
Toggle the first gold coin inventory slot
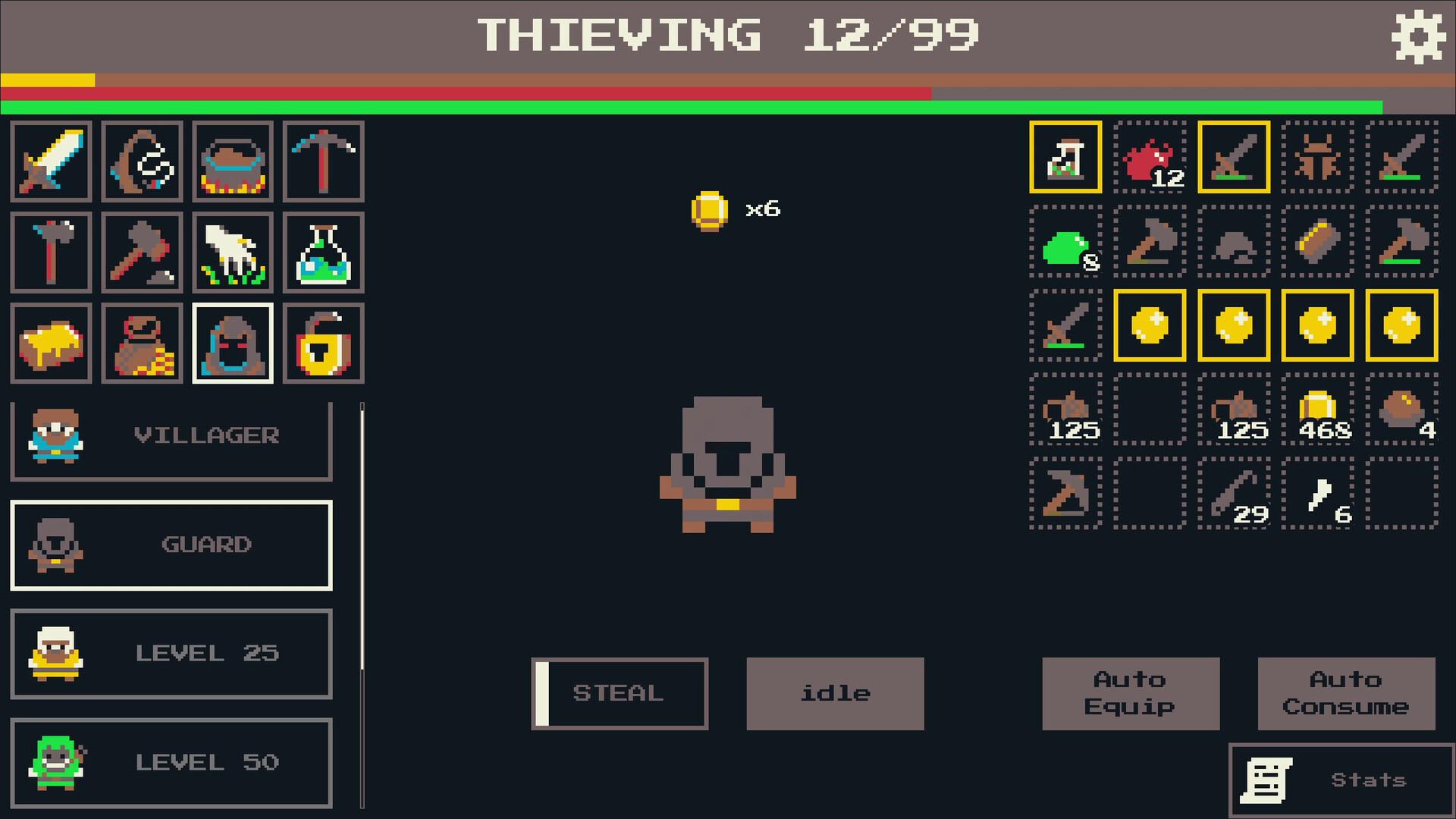(x=1149, y=328)
